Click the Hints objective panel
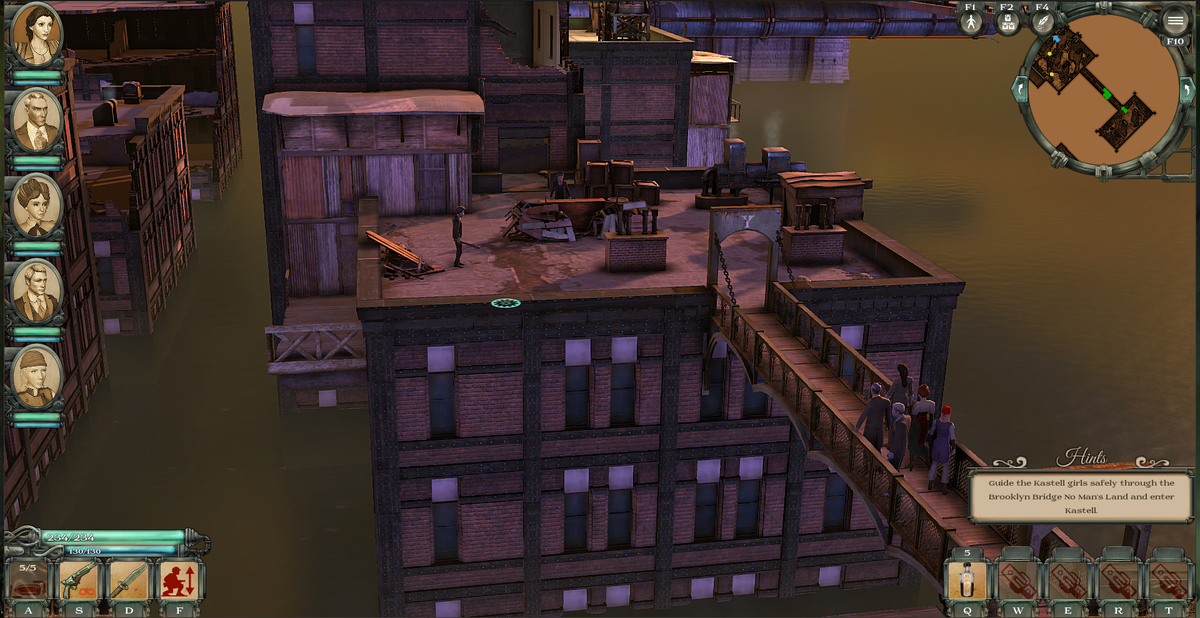Screen dimensions: 1200x618 (1080, 497)
